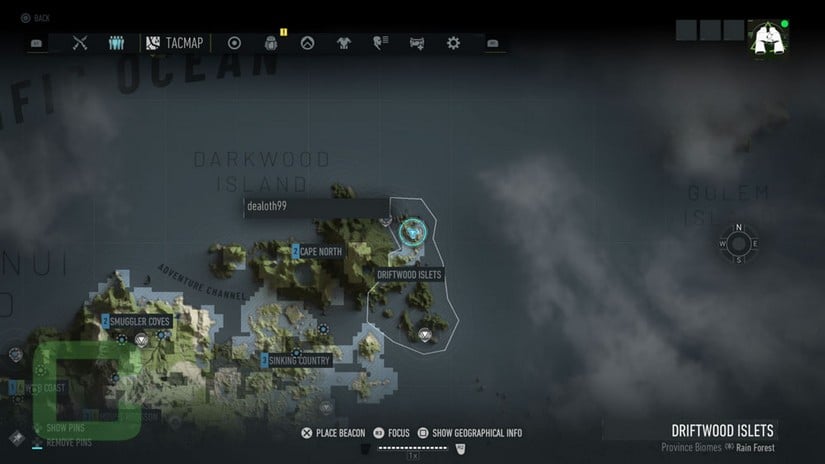825x464 pixels.
Task: Open the objectives target-circle tab
Action: [235, 43]
